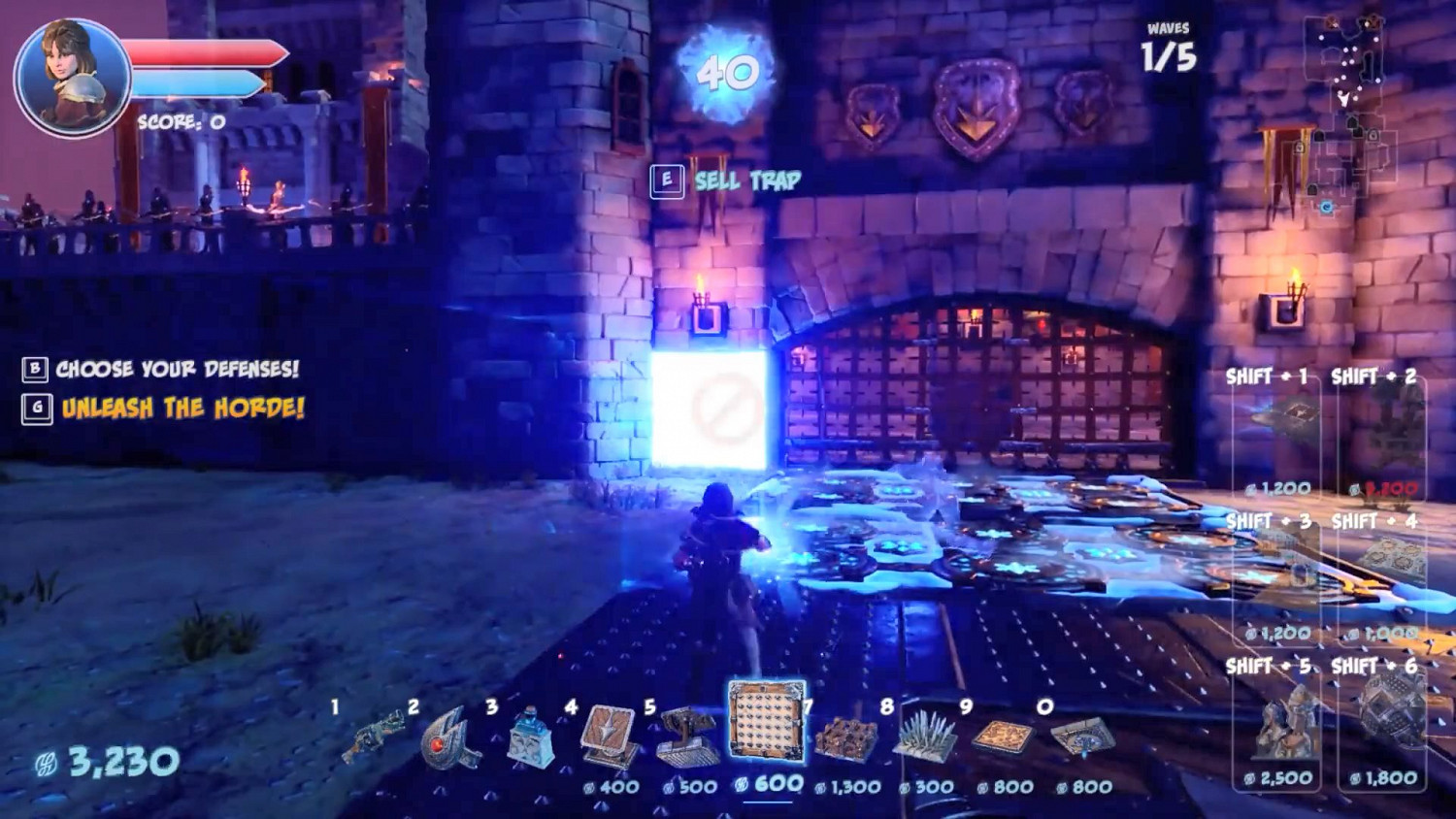Click Unleash the Horde

(x=180, y=410)
